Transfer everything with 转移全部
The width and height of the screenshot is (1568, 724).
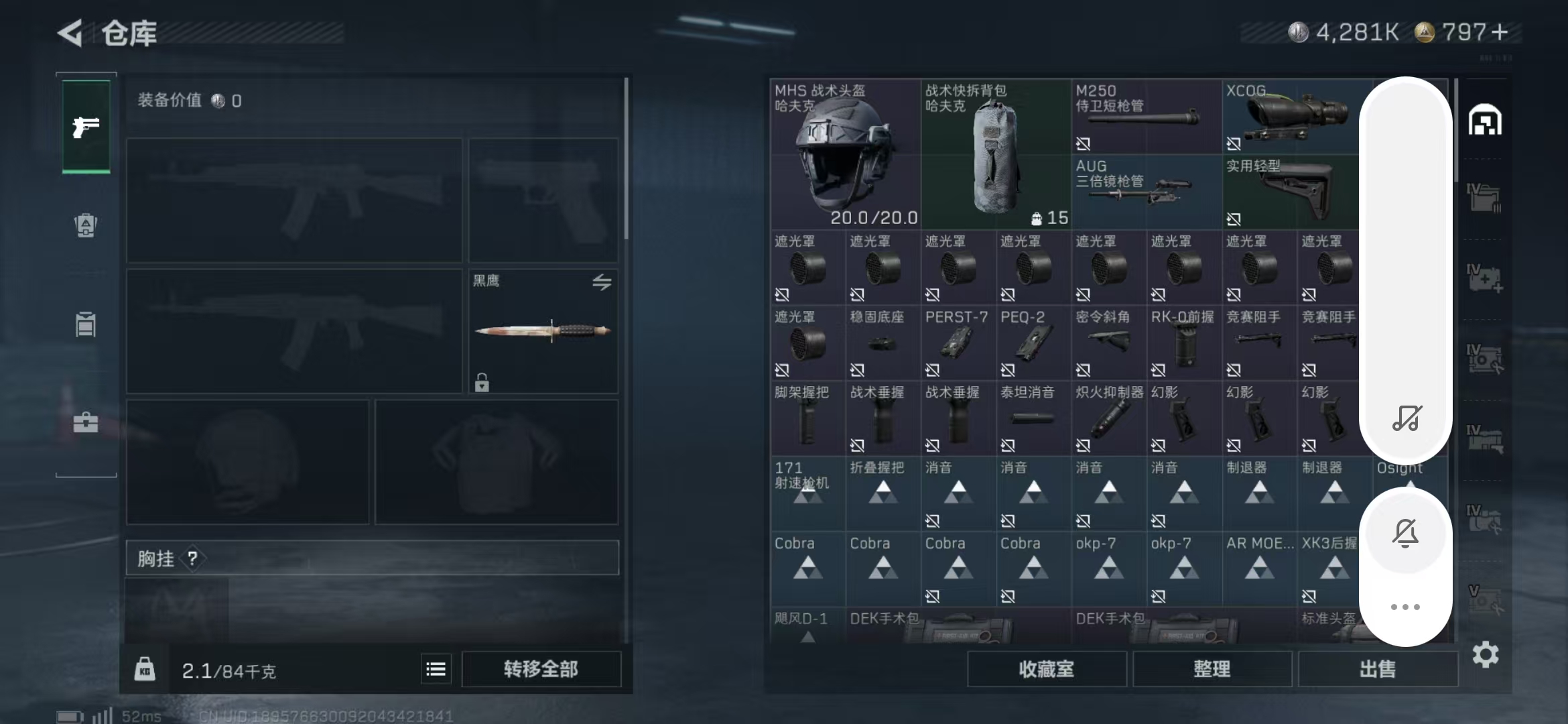click(x=541, y=668)
